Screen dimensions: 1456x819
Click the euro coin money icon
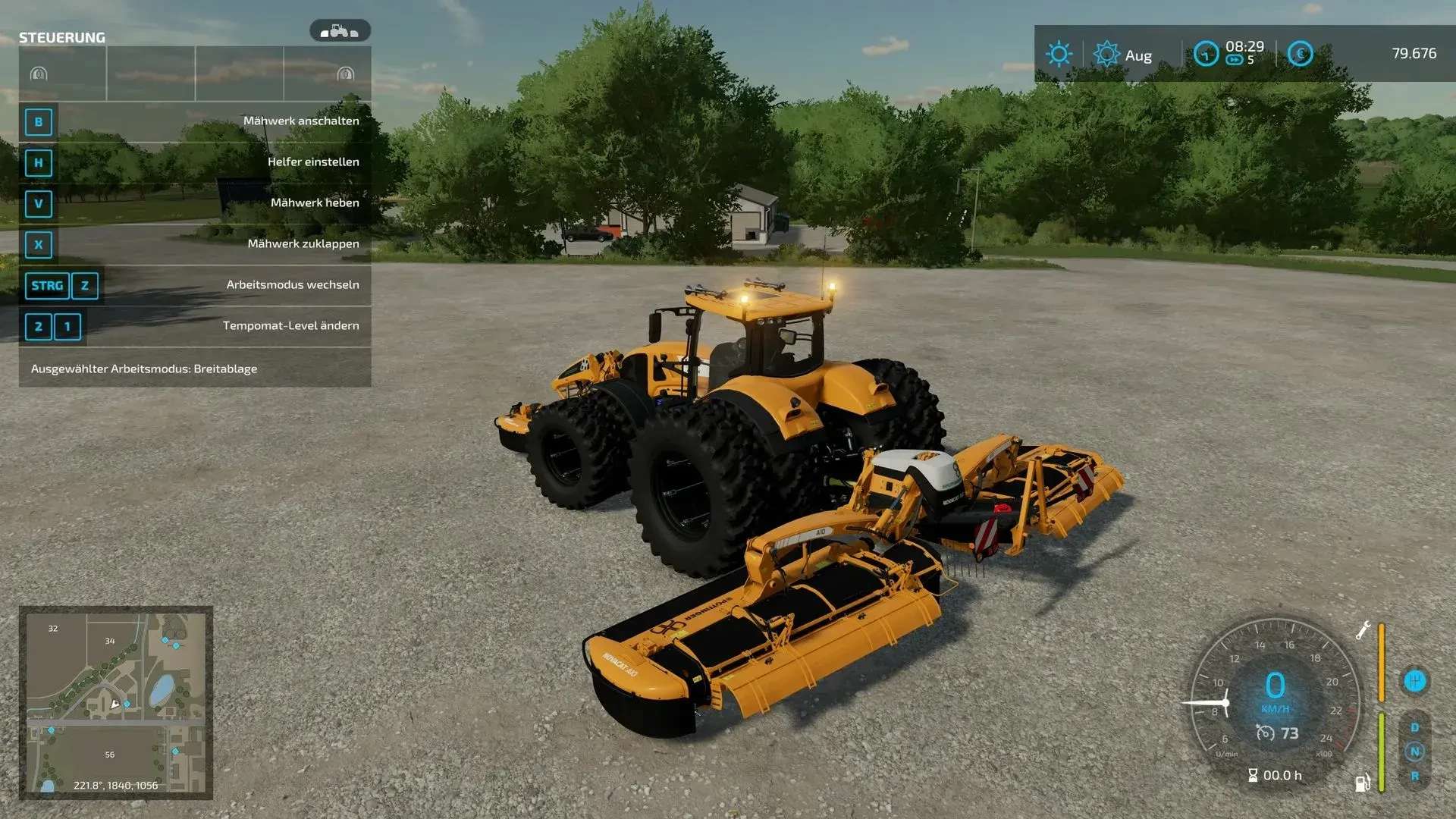click(x=1300, y=54)
